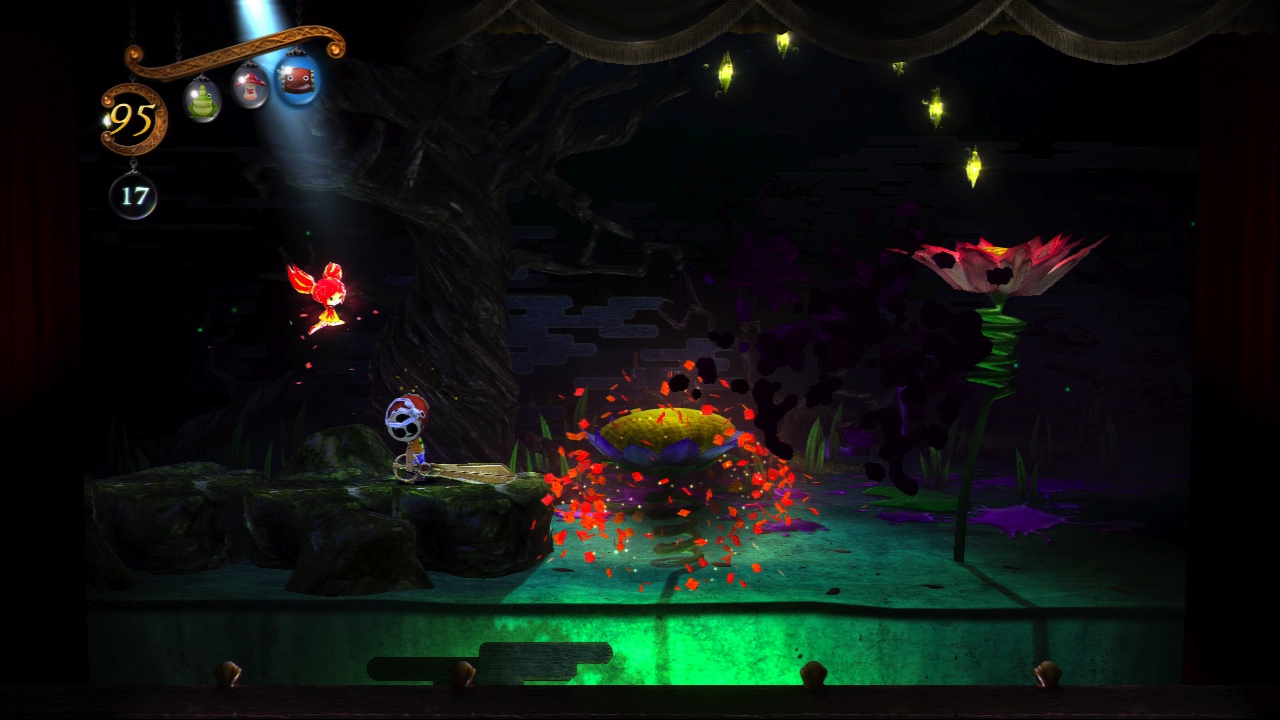Select the red mushroom-hat head orb
The image size is (1280, 720).
[250, 89]
